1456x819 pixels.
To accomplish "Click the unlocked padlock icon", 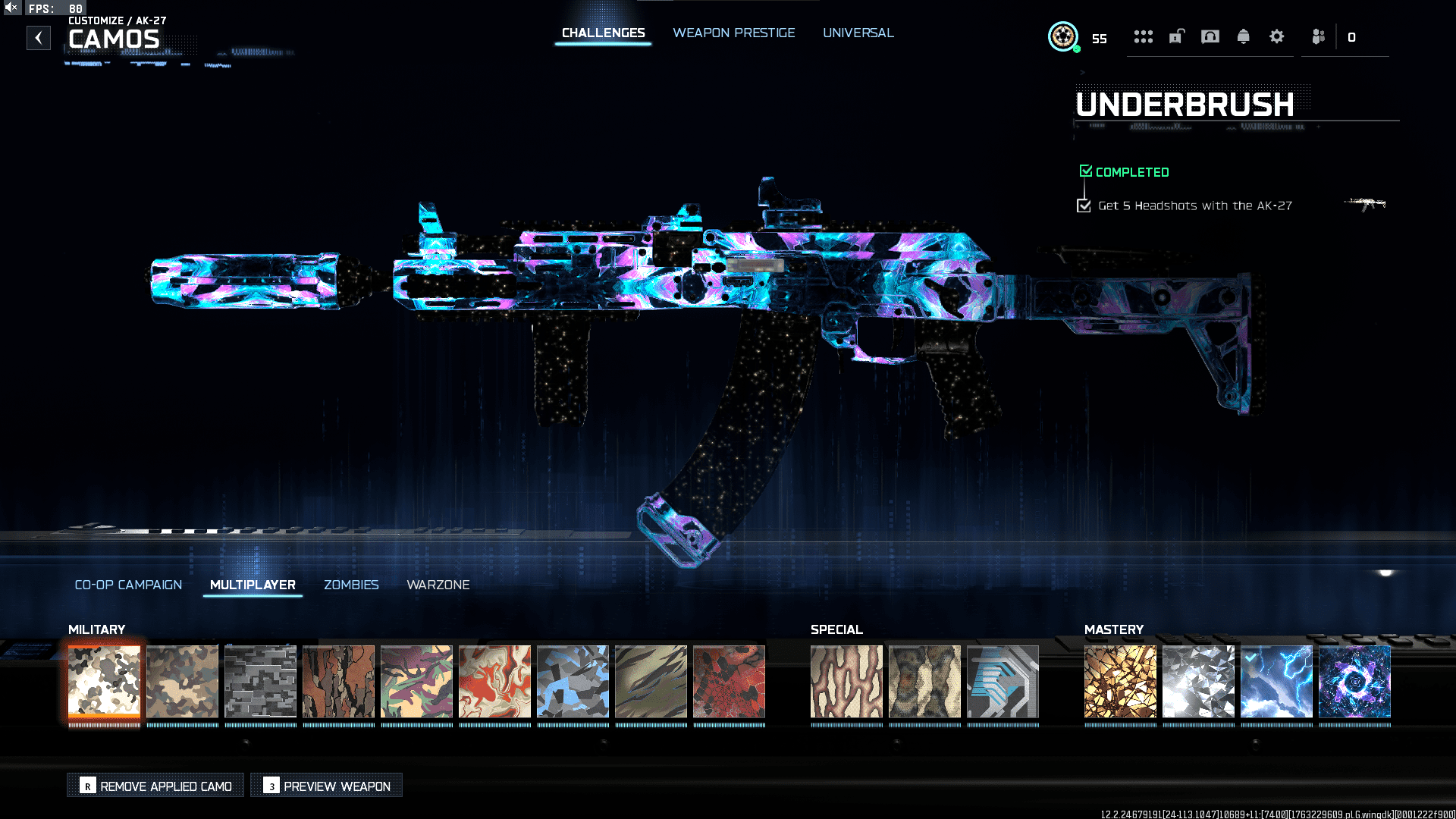I will click(1175, 36).
